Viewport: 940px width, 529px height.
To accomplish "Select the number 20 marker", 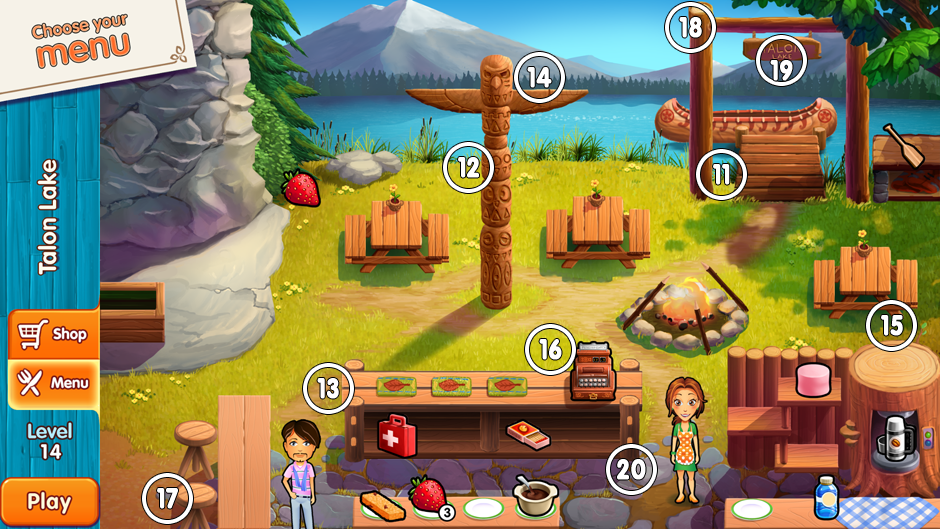I will [x=631, y=469].
